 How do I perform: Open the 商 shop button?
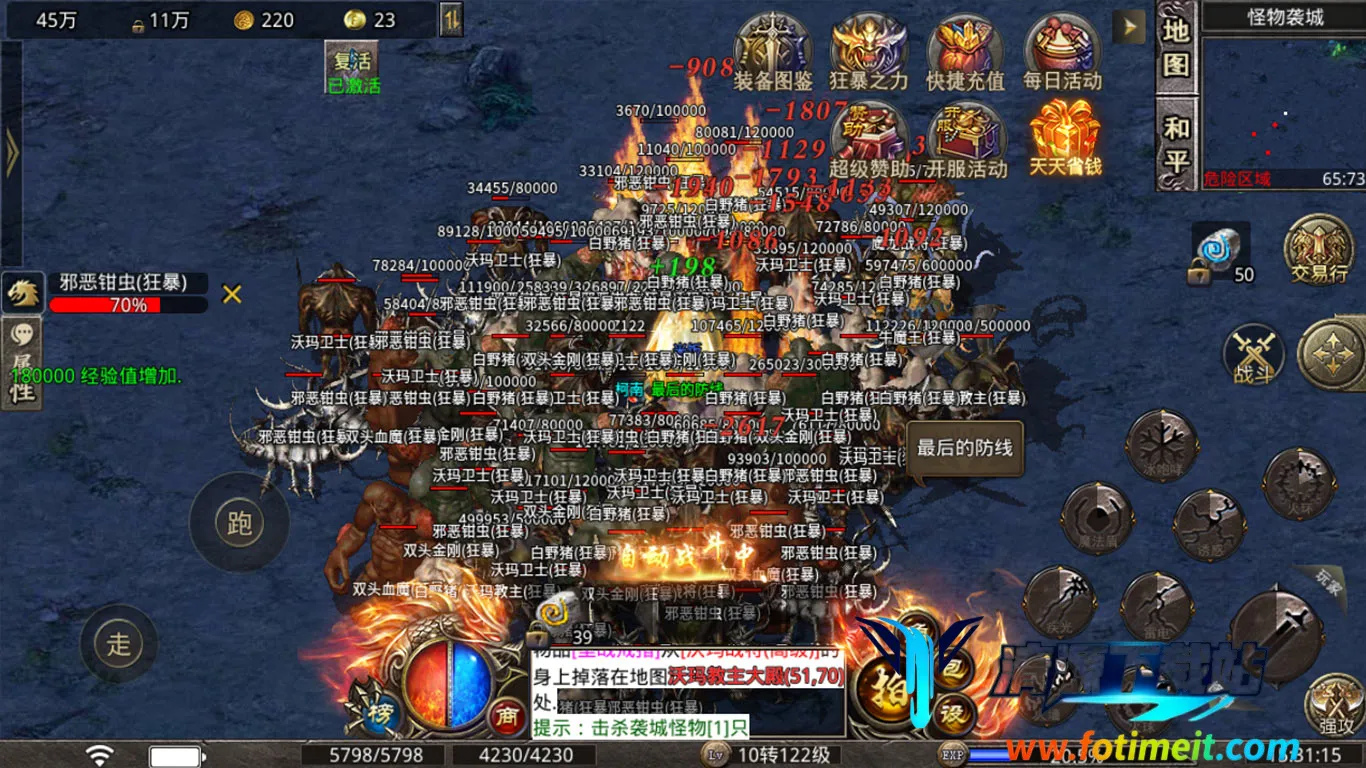[507, 714]
